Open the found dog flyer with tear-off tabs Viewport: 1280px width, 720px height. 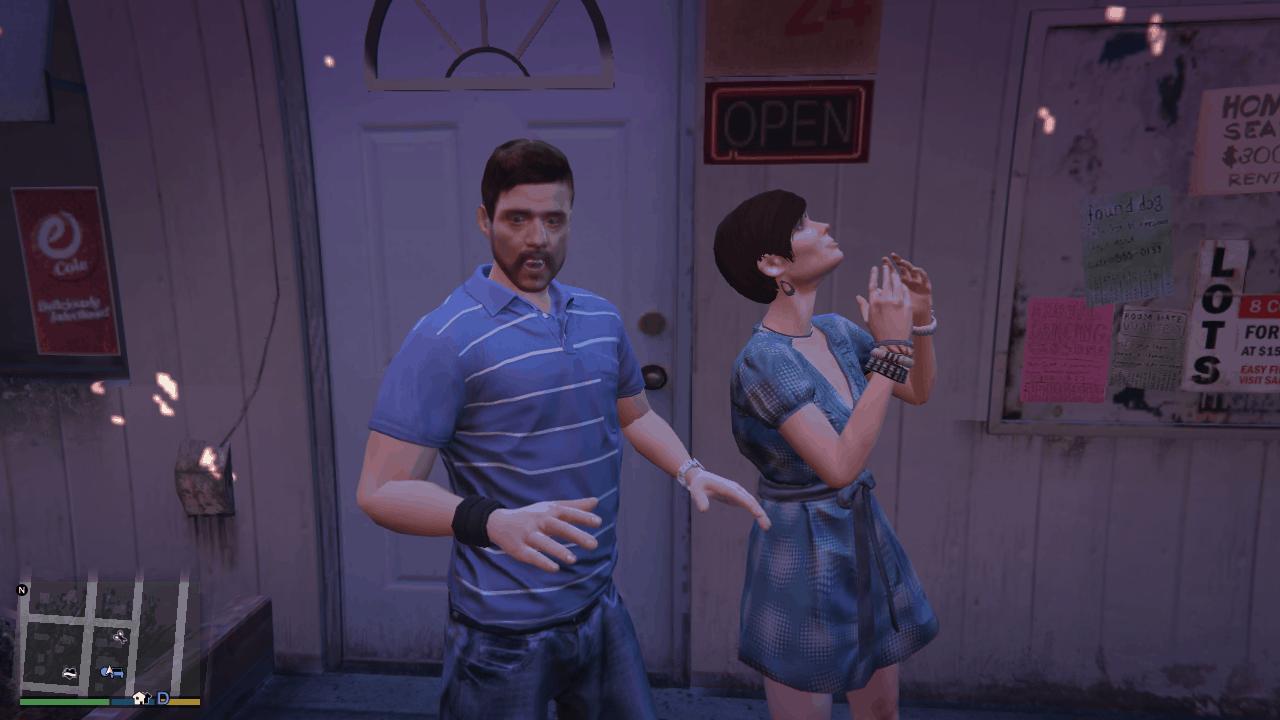coord(1127,245)
